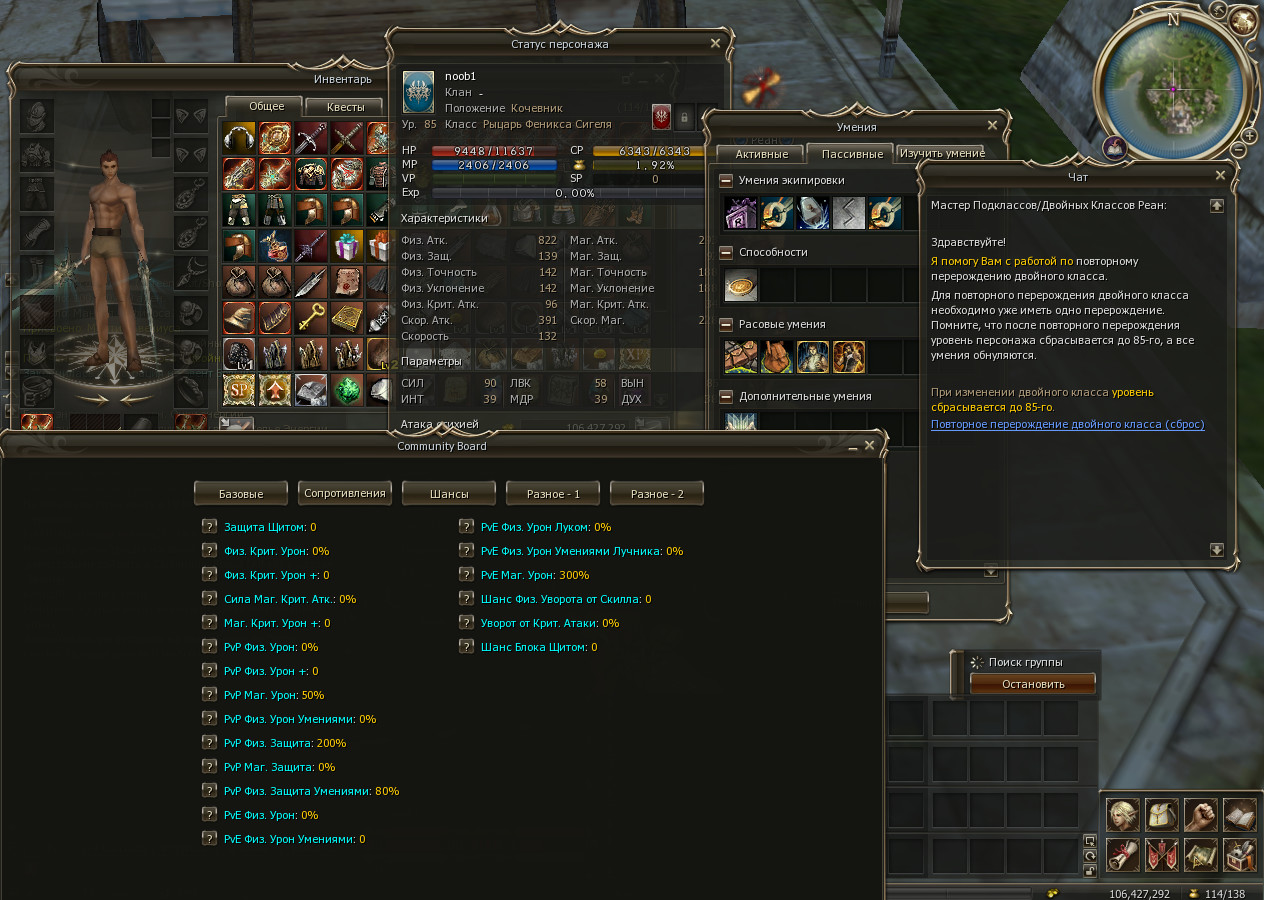Select the headphones item in inventory
The image size is (1264, 900).
[239, 138]
